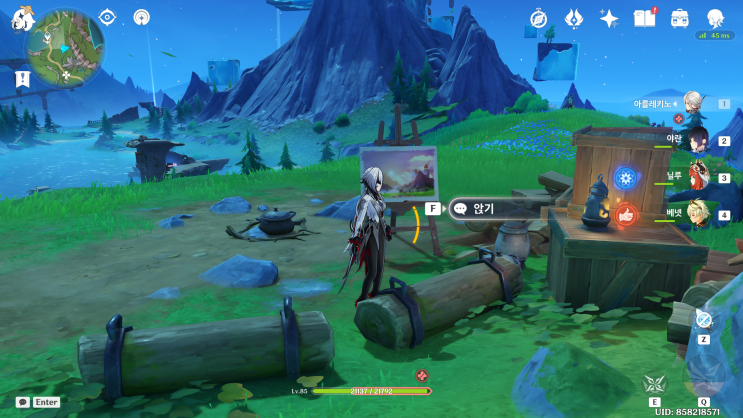
Task: Activate the elemental skill icon
Action: (654, 382)
